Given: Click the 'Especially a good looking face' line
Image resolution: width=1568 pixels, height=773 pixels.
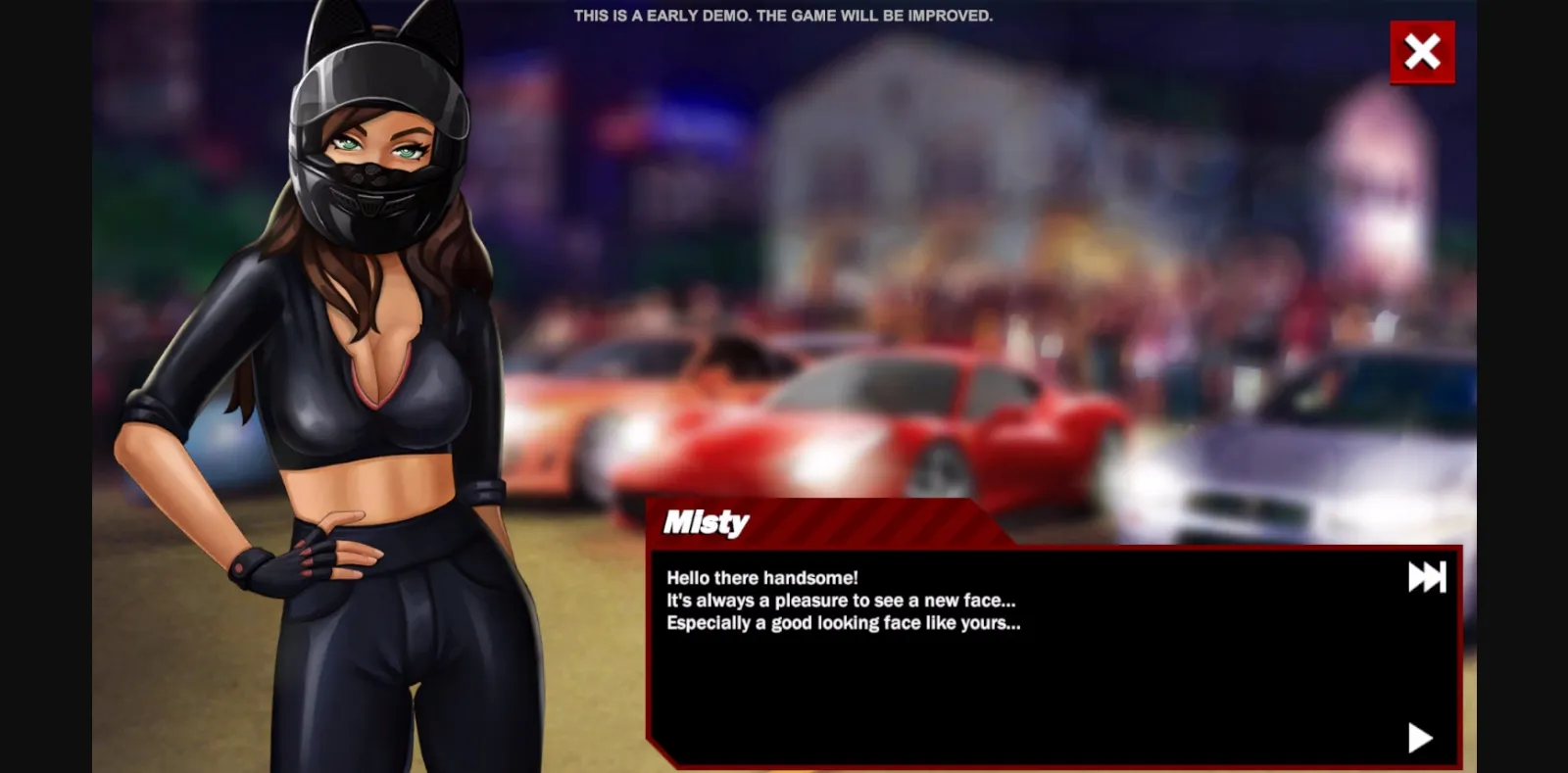Looking at the screenshot, I should (x=841, y=623).
